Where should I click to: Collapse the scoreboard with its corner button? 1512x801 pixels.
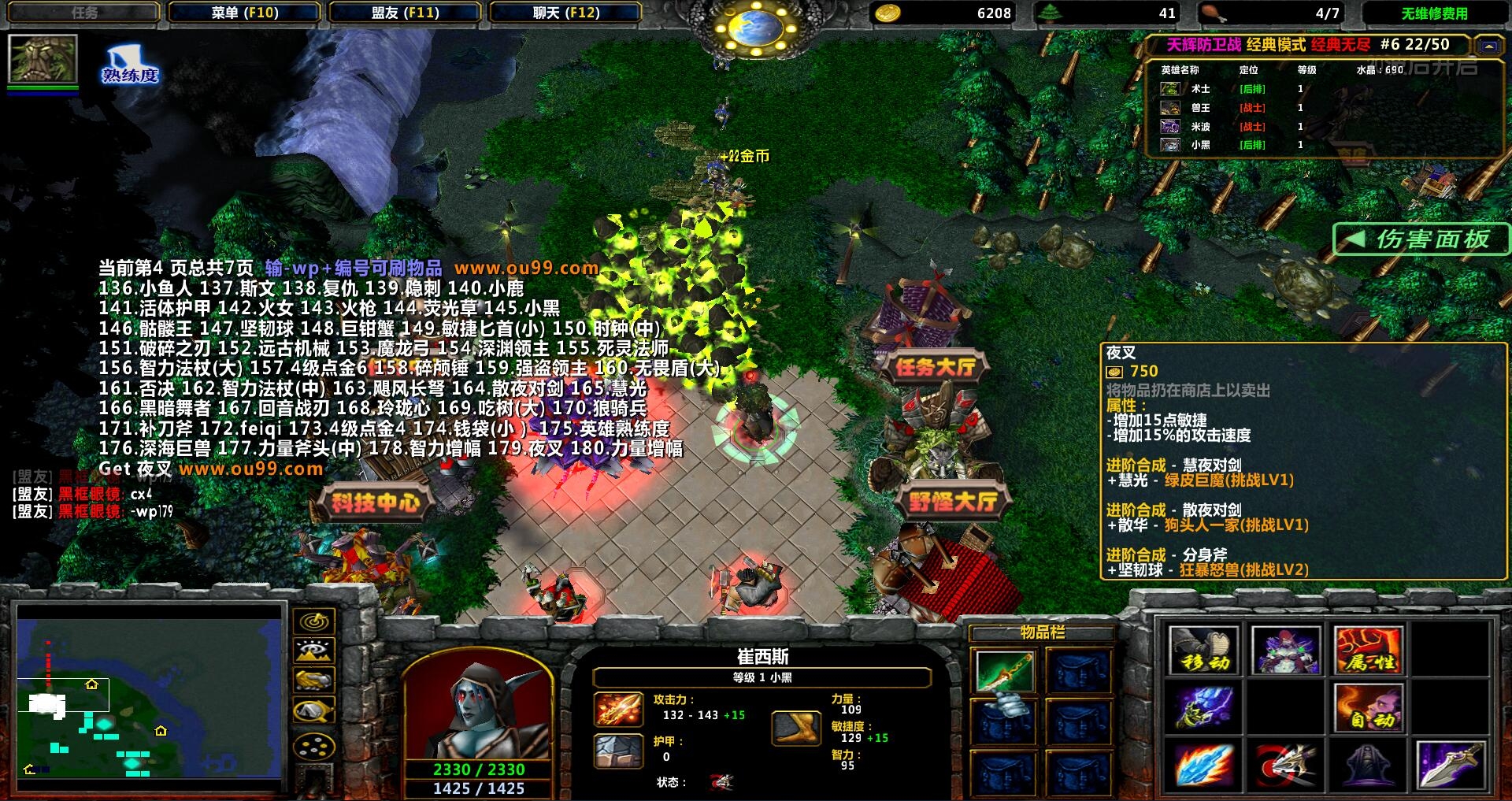pyautogui.click(x=1488, y=46)
